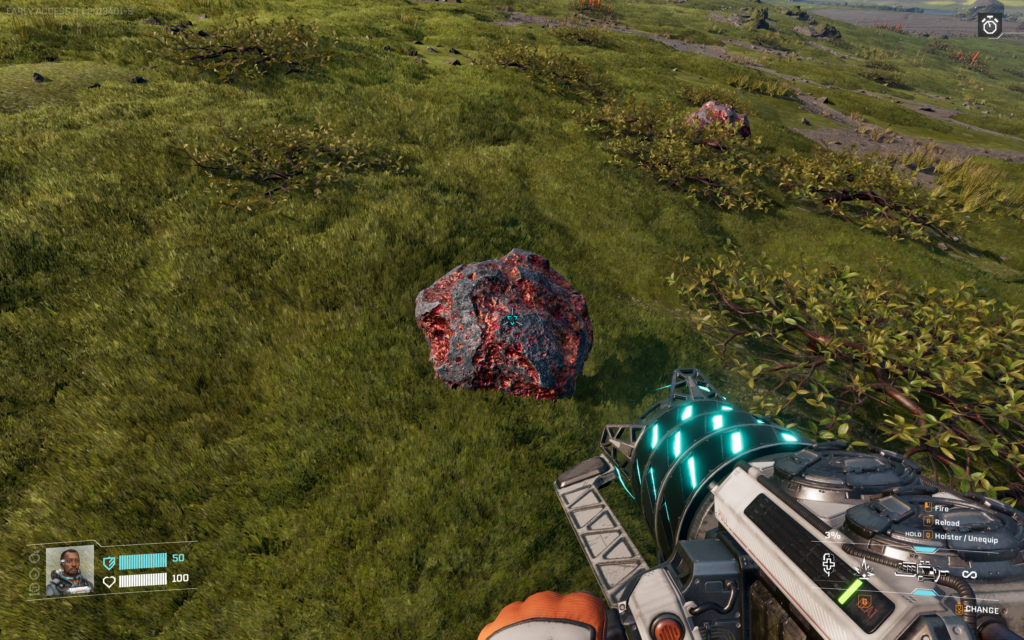The image size is (1024, 640).
Task: Click the shield icon beside the cyan bar
Action: (109, 562)
